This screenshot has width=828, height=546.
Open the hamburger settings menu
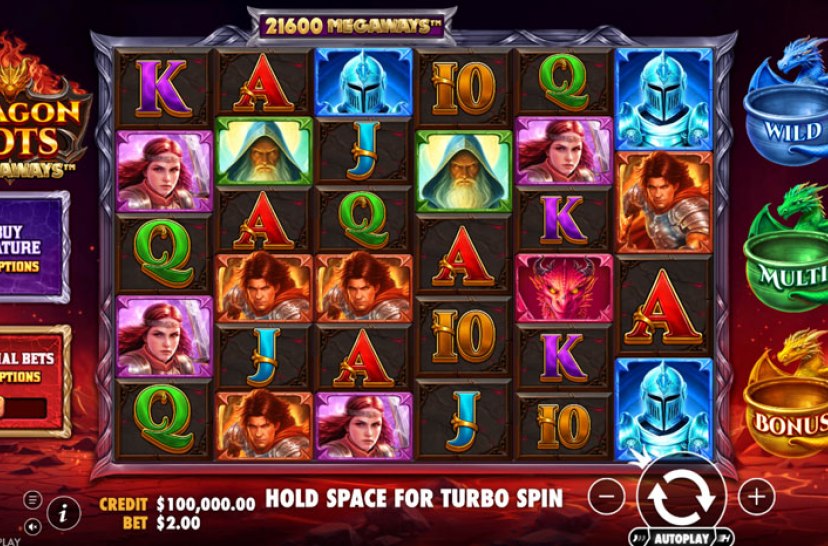[x=33, y=499]
